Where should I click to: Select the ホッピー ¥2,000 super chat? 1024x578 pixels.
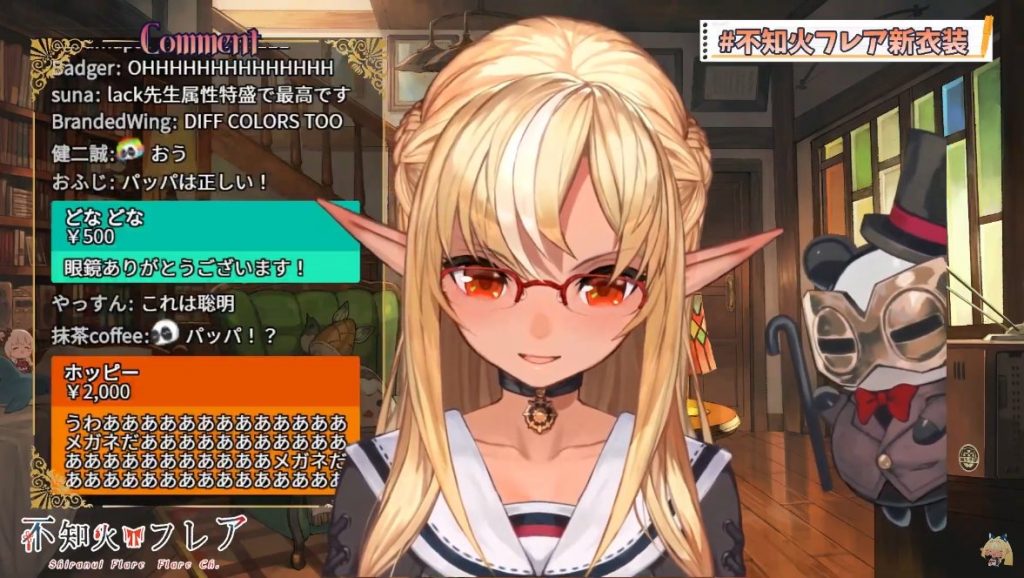(204, 423)
